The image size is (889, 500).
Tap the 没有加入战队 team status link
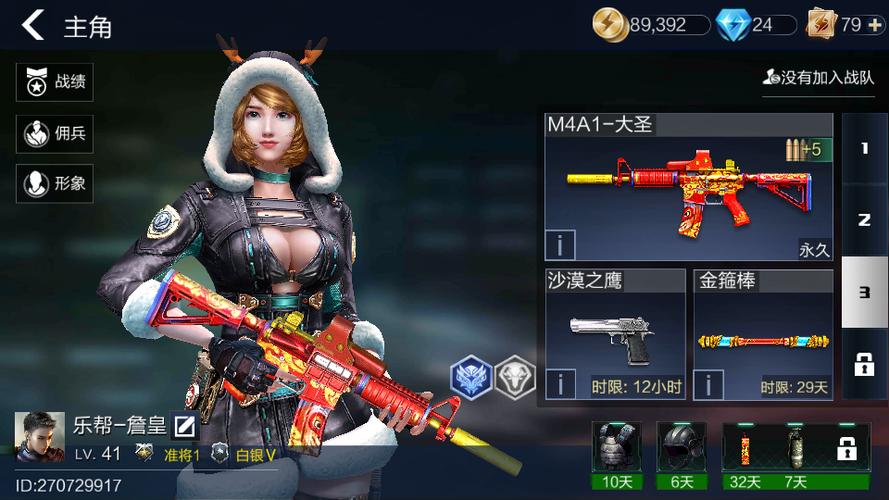[818, 76]
